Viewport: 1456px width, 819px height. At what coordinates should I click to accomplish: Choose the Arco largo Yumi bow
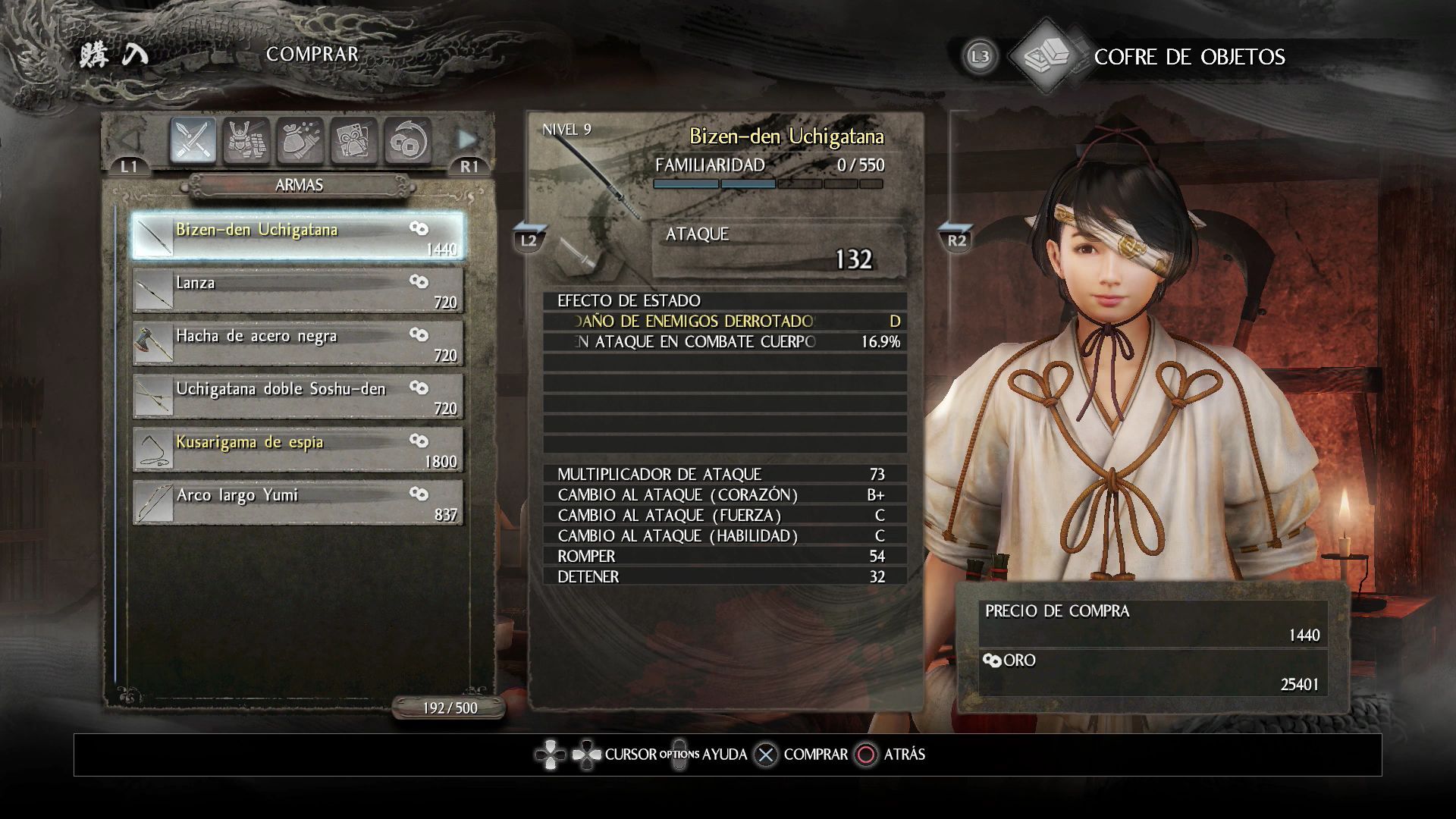coord(297,501)
